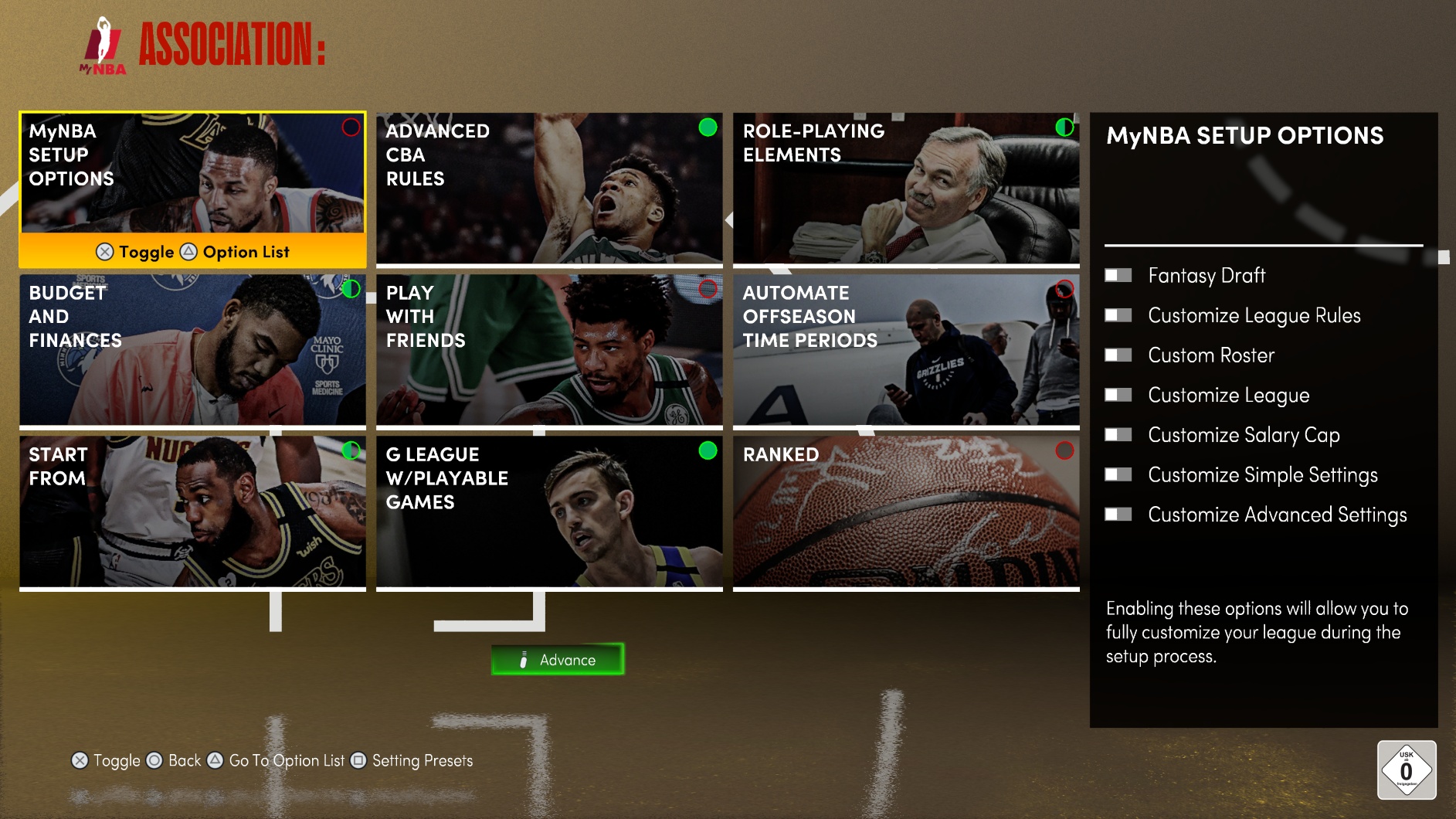Screen dimensions: 1456x819
Task: Open the Start From tile
Action: click(192, 511)
